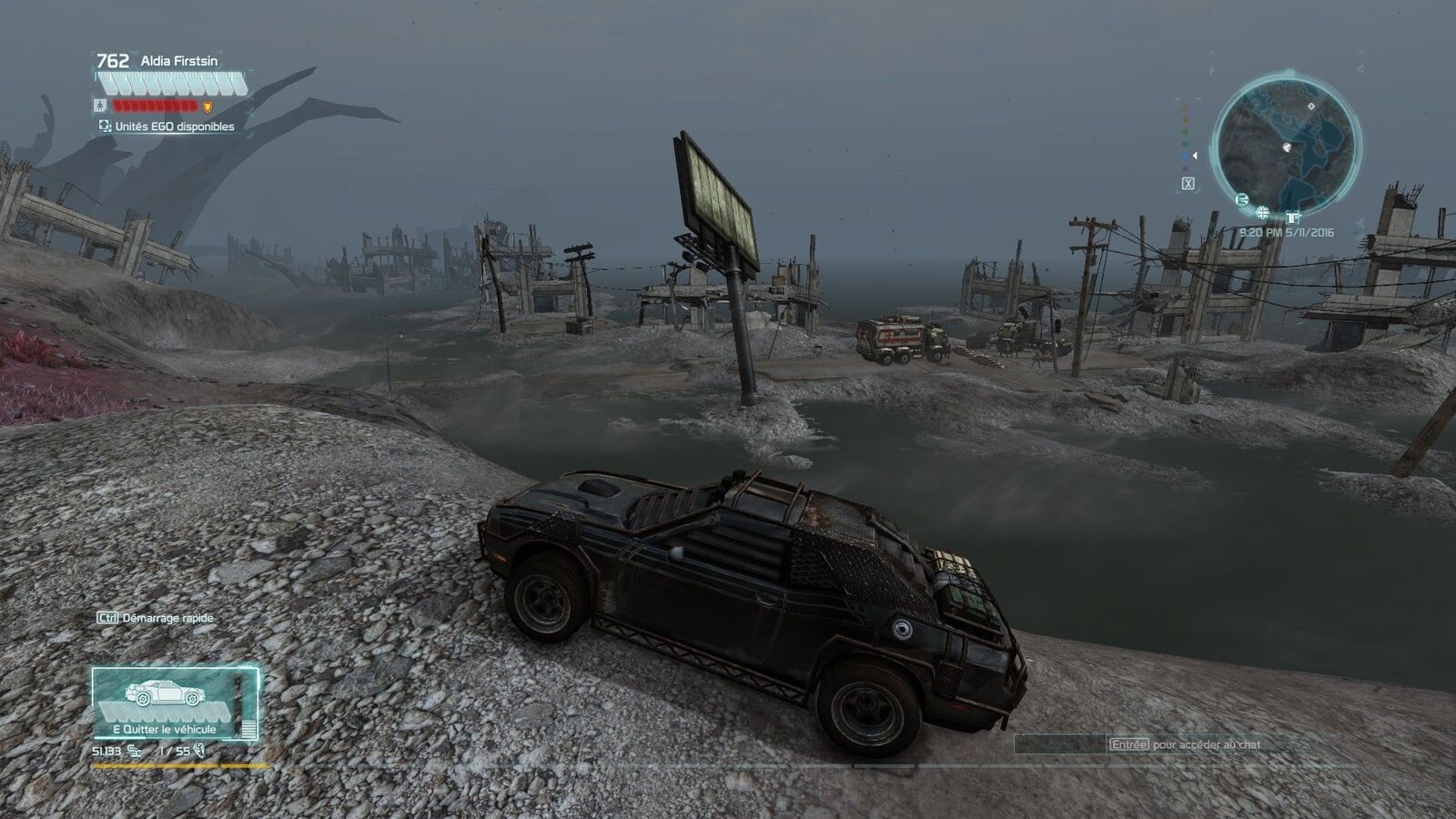This screenshot has width=1456, height=819.
Task: Select the globe icon under the minimap
Action: [1262, 212]
